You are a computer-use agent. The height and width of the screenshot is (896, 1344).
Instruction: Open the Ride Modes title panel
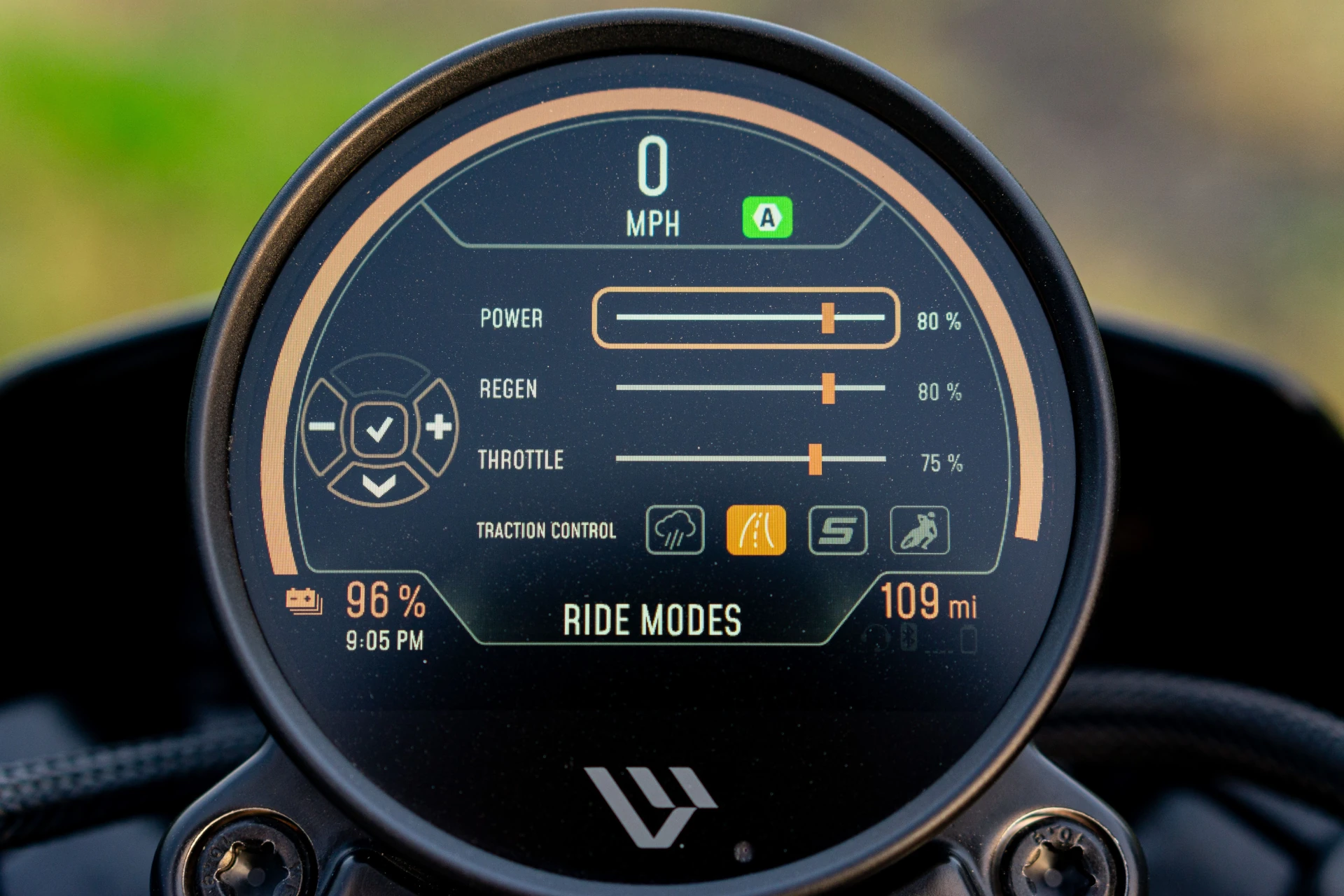pos(652,620)
